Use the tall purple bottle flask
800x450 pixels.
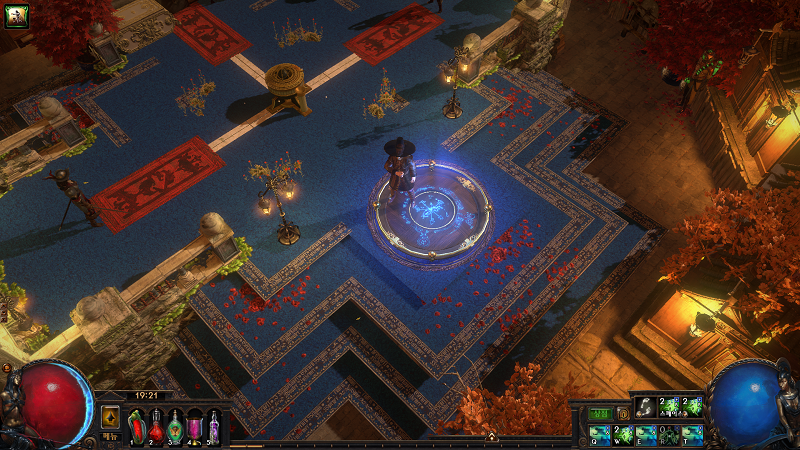213,427
